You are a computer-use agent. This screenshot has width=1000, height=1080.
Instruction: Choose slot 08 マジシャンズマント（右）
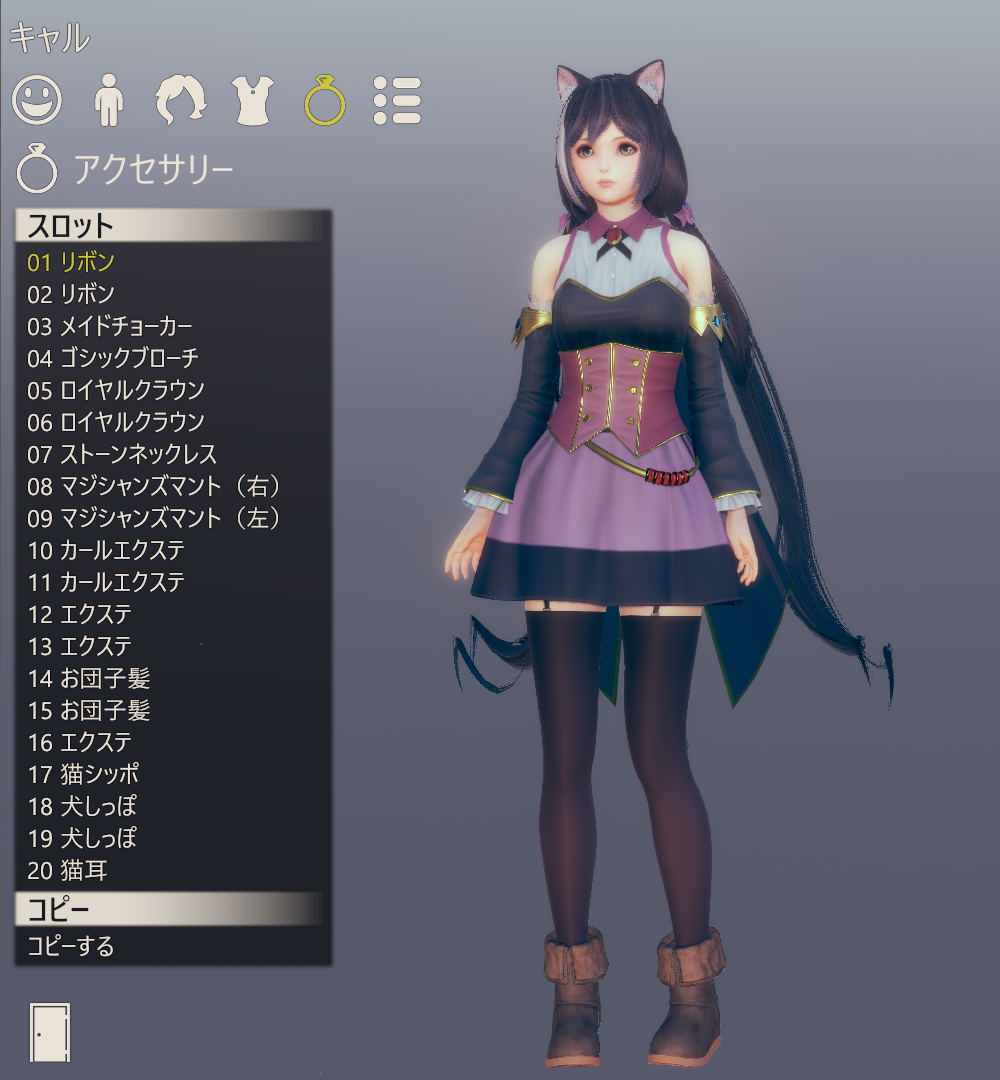[x=155, y=486]
